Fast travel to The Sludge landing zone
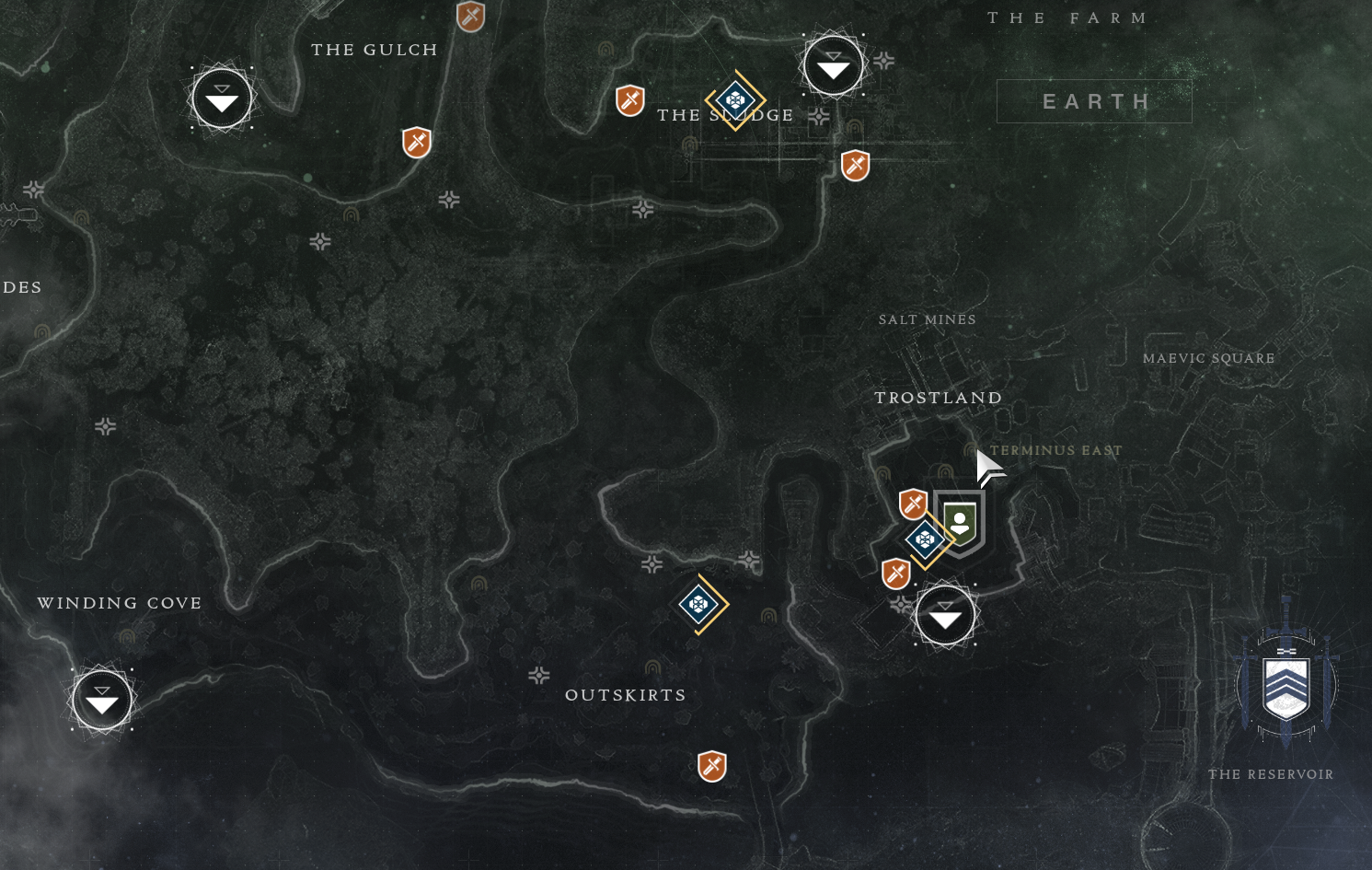This screenshot has width=1372, height=870. click(833, 65)
